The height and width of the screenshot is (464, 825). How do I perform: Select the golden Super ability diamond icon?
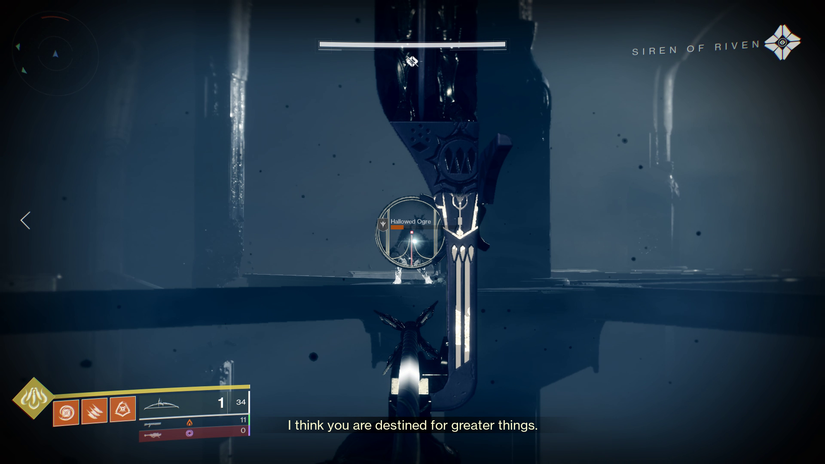coord(33,398)
